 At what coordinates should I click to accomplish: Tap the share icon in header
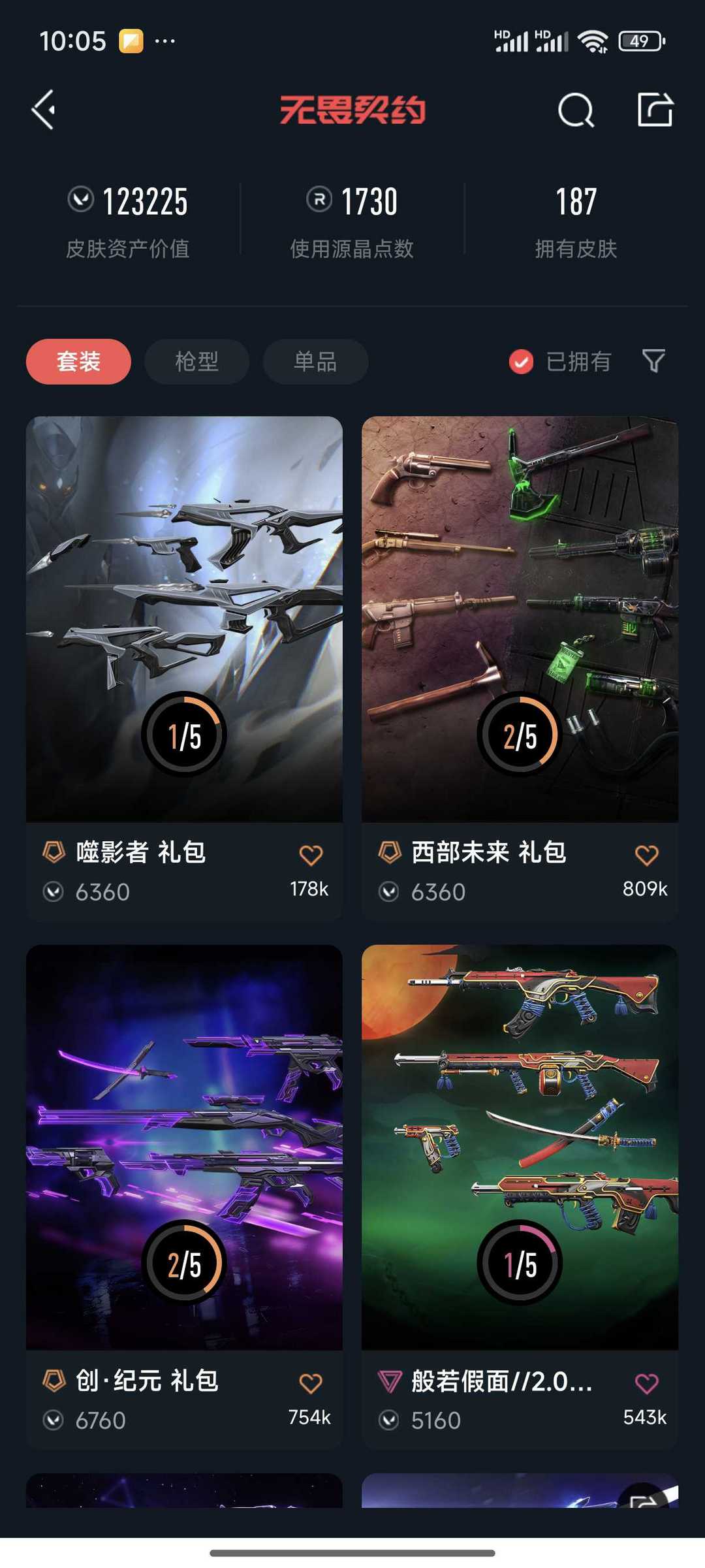click(655, 110)
